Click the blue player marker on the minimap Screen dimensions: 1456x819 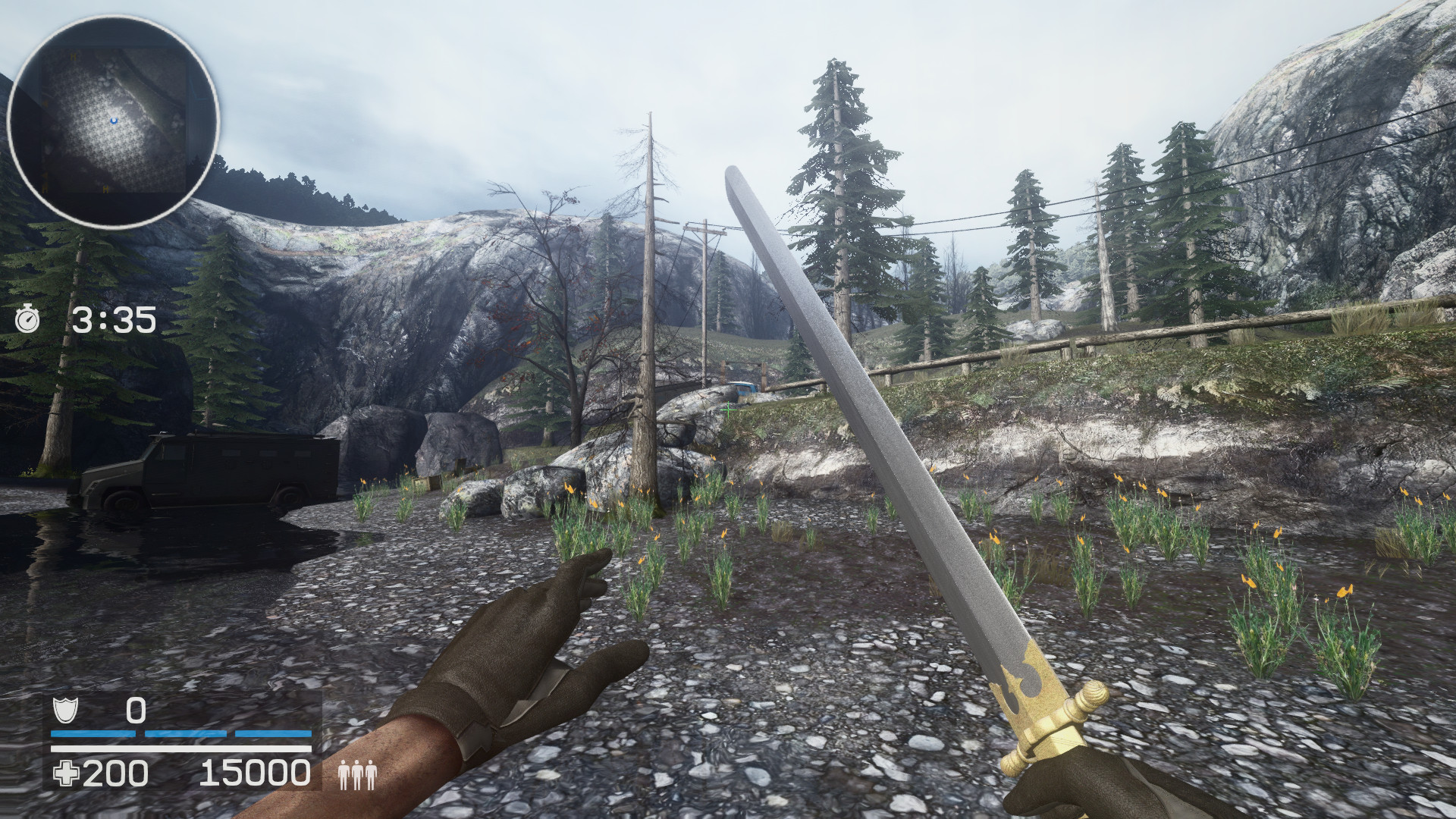(x=114, y=121)
